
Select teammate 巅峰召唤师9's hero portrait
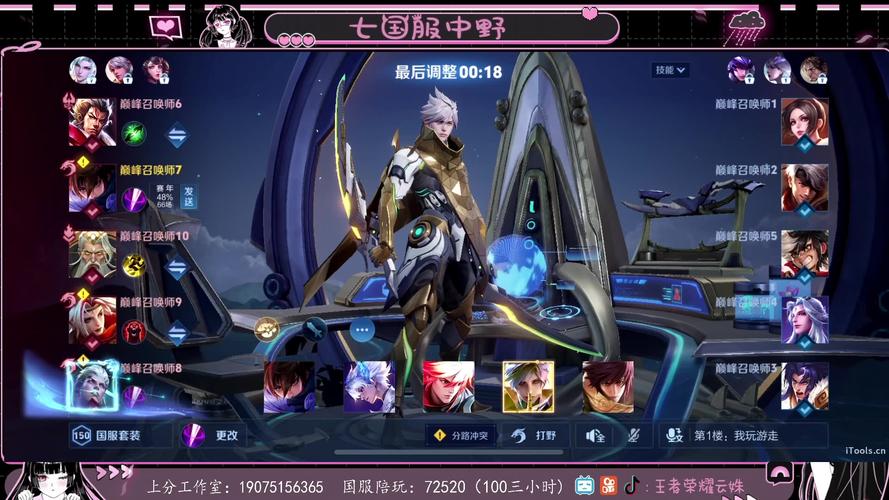click(92, 321)
